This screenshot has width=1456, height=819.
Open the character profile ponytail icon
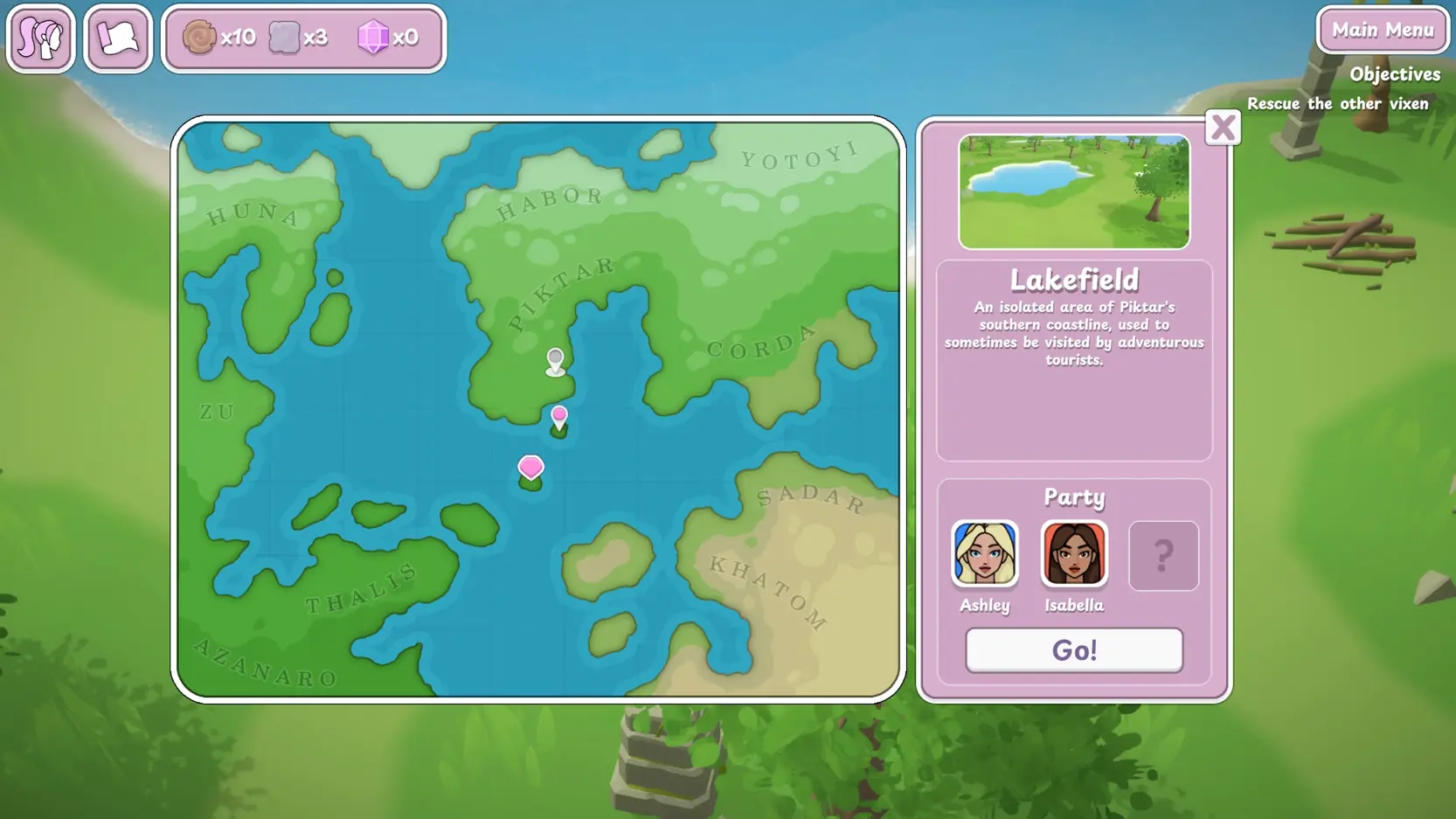pyautogui.click(x=41, y=38)
